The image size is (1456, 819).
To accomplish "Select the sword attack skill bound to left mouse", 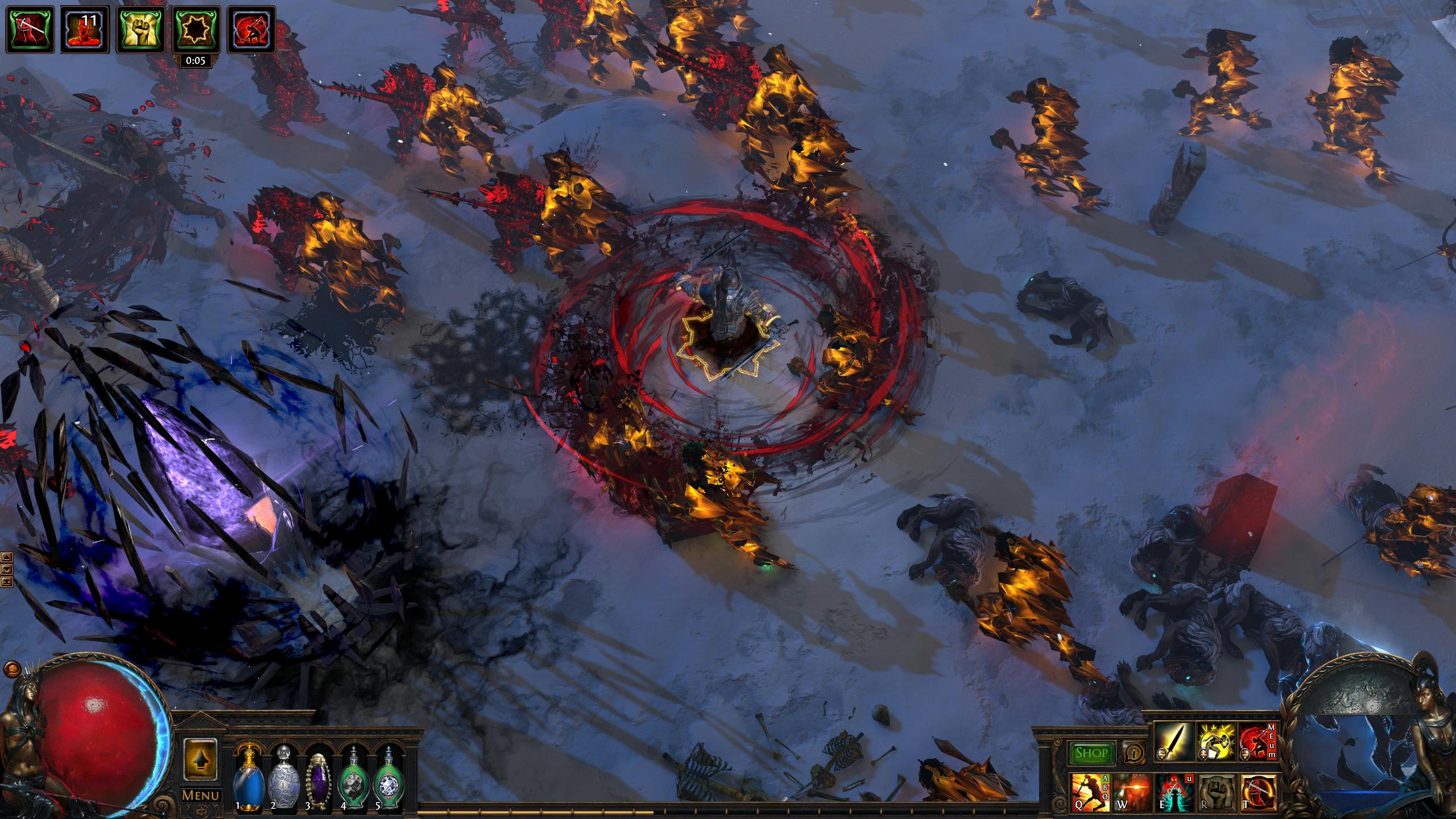I will click(x=1176, y=741).
